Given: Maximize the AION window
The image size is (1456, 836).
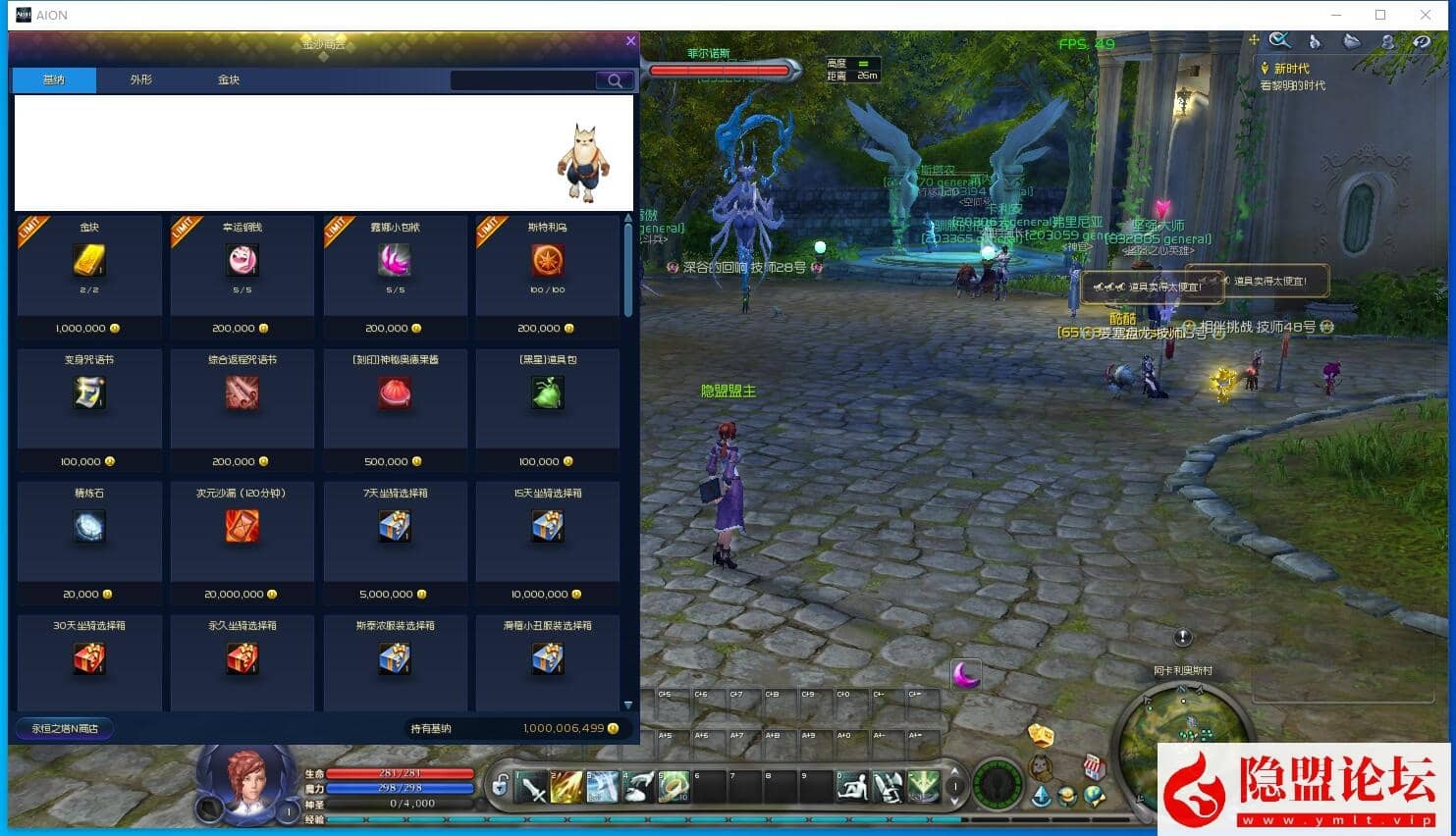Looking at the screenshot, I should [x=1380, y=15].
